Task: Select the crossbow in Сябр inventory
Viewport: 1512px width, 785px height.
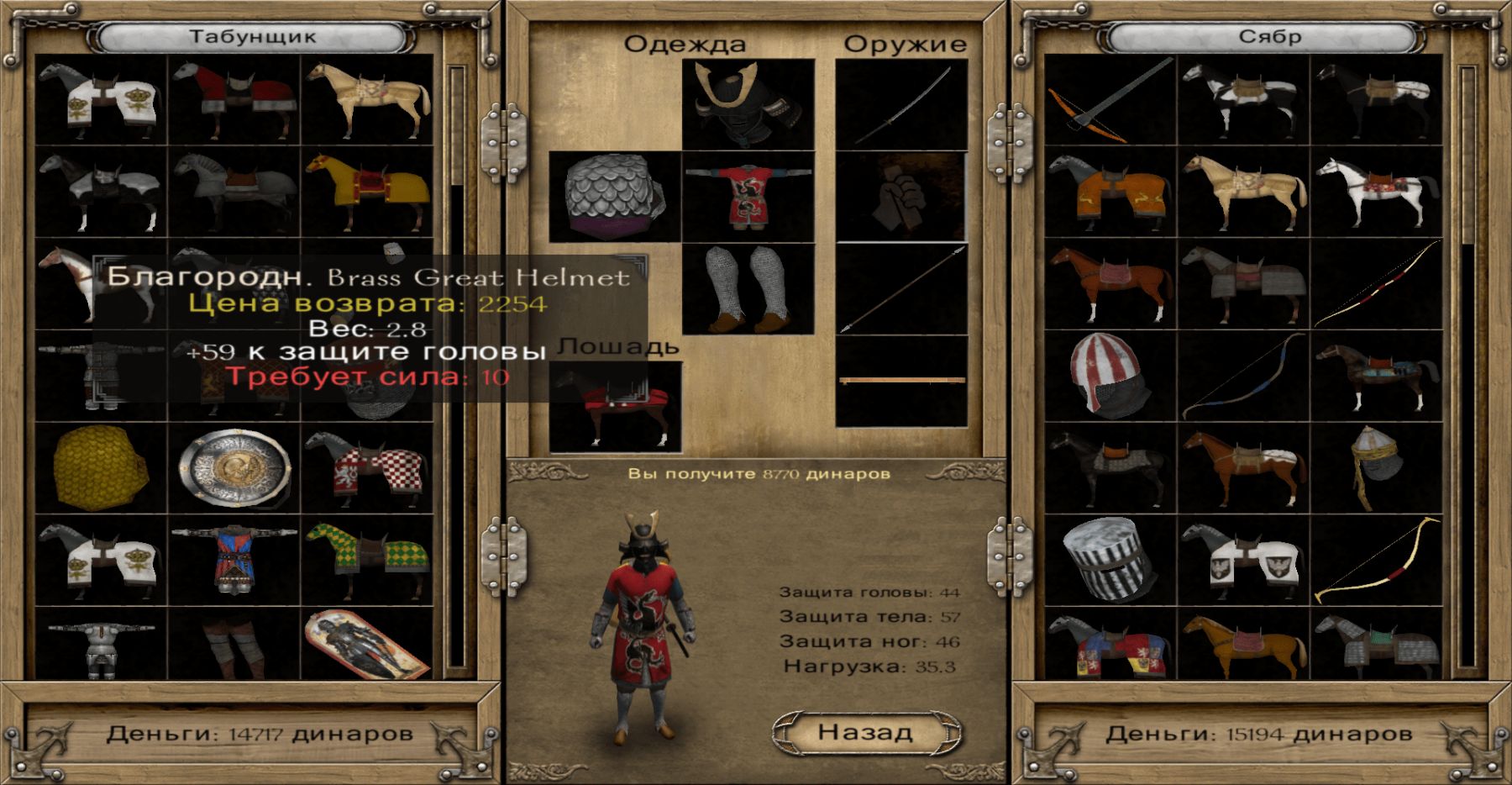Action: (1110, 101)
